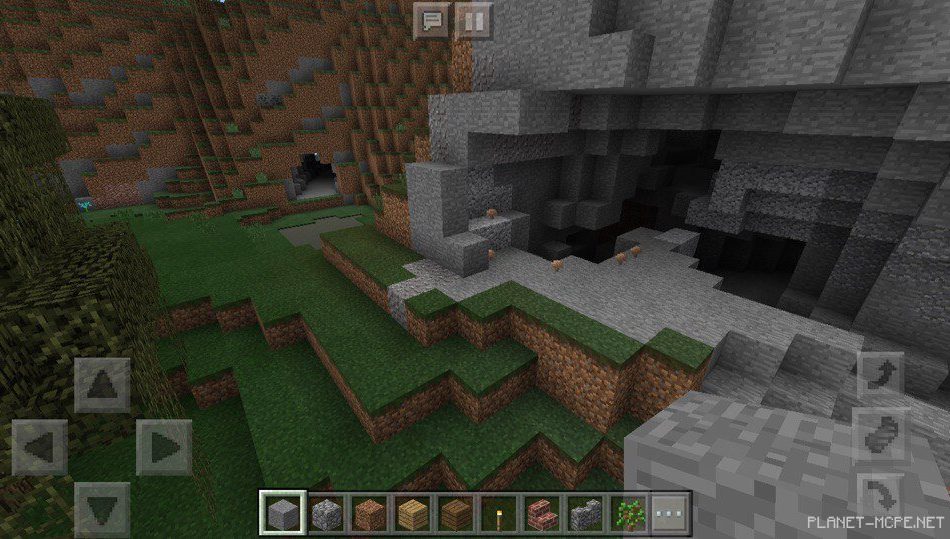This screenshot has width=950, height=539.
Task: Pick the sapling hotbar slot
Action: pyautogui.click(x=627, y=513)
